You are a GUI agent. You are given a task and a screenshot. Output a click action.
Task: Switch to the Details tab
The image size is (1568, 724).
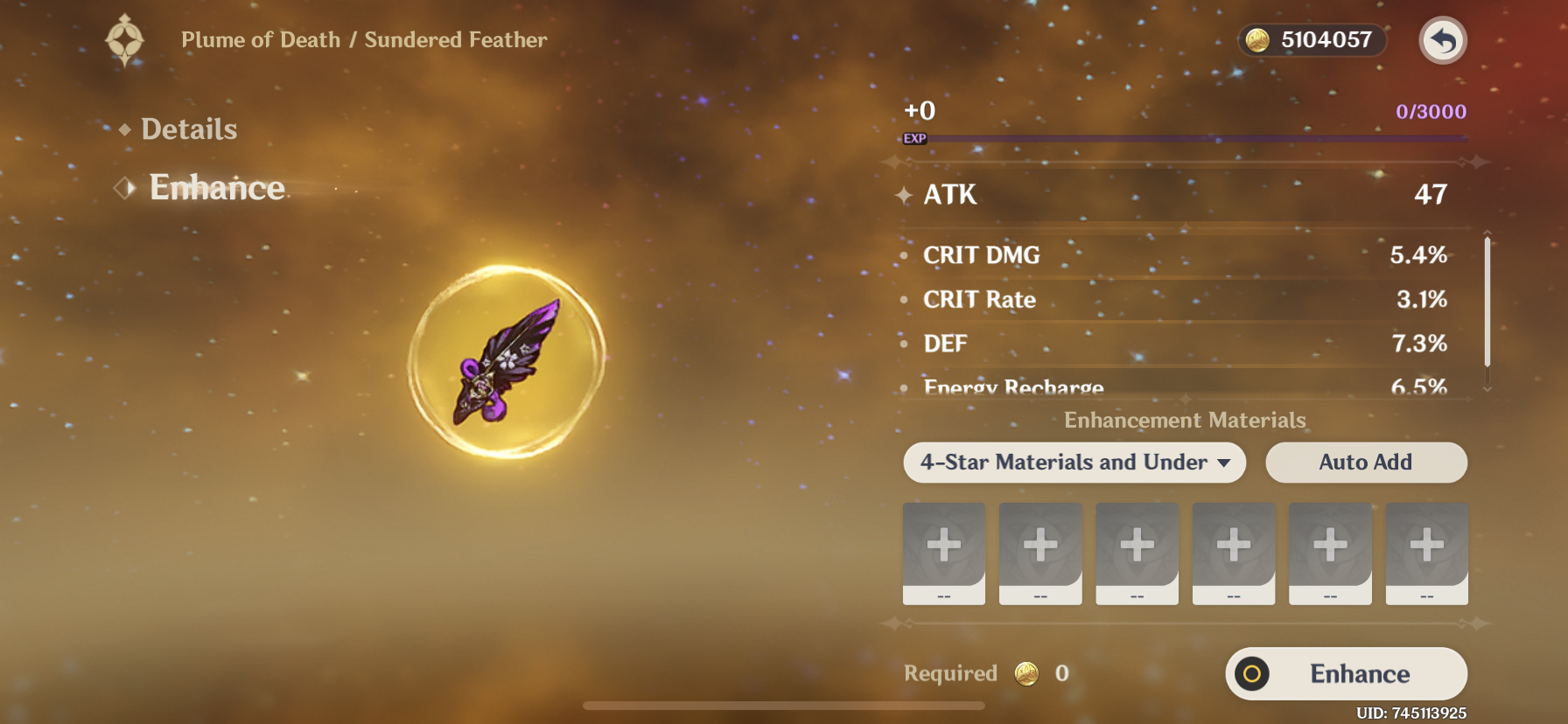(188, 129)
